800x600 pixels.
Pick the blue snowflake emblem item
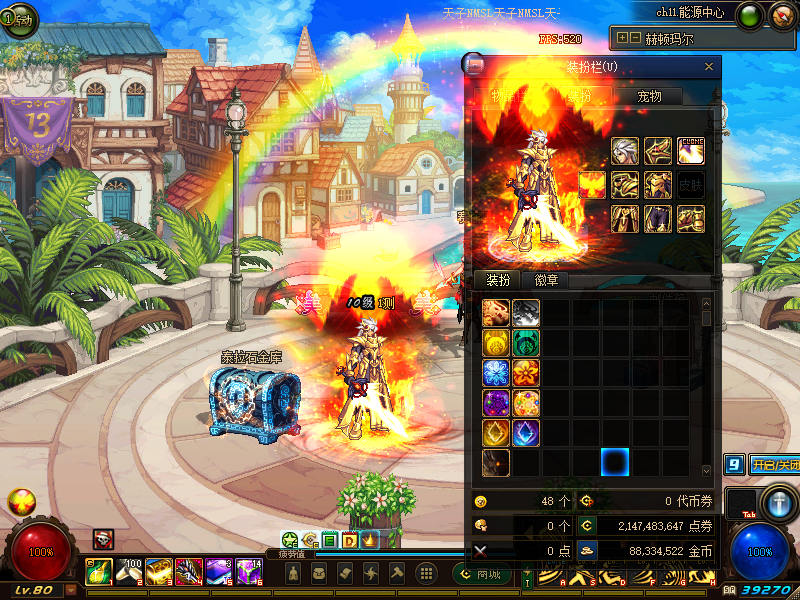[496, 373]
